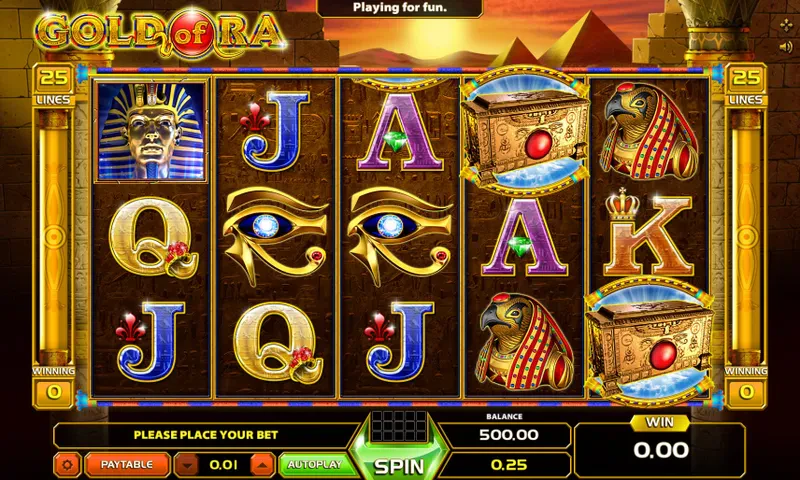The width and height of the screenshot is (800, 480).
Task: Decrease the bet with the down arrow
Action: pos(185,464)
